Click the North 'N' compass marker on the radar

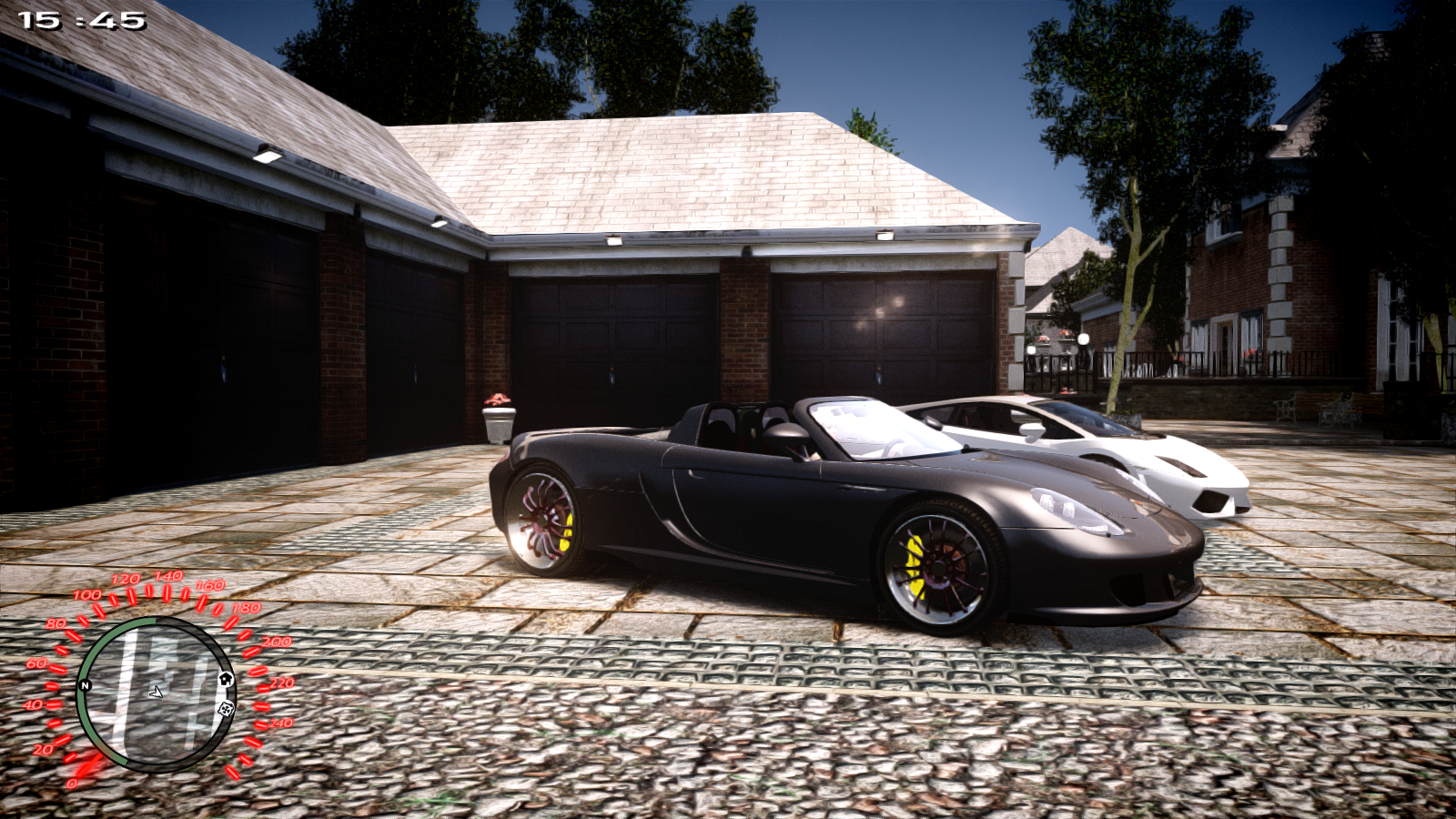(x=85, y=685)
